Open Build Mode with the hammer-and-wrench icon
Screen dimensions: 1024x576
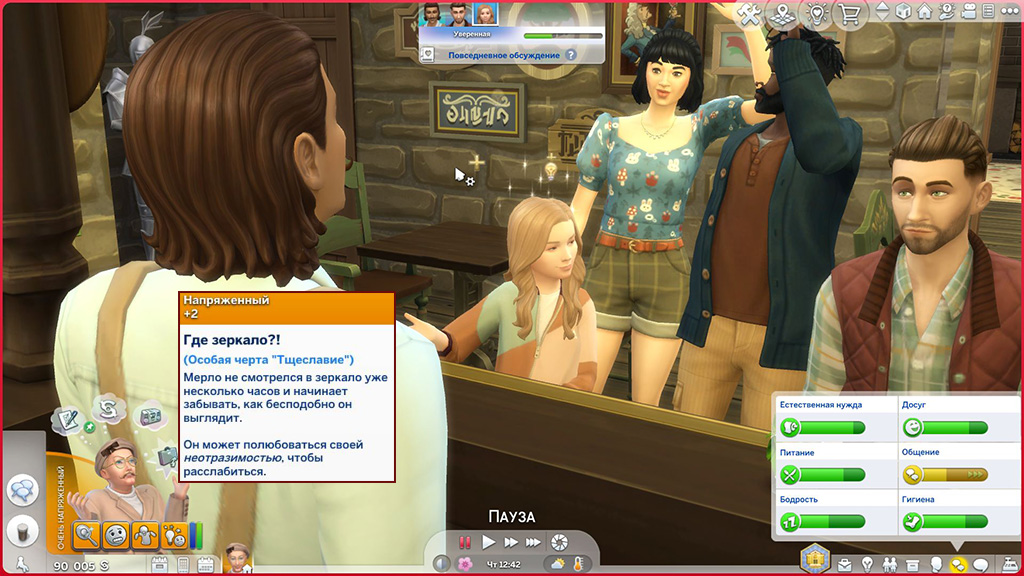click(x=751, y=14)
